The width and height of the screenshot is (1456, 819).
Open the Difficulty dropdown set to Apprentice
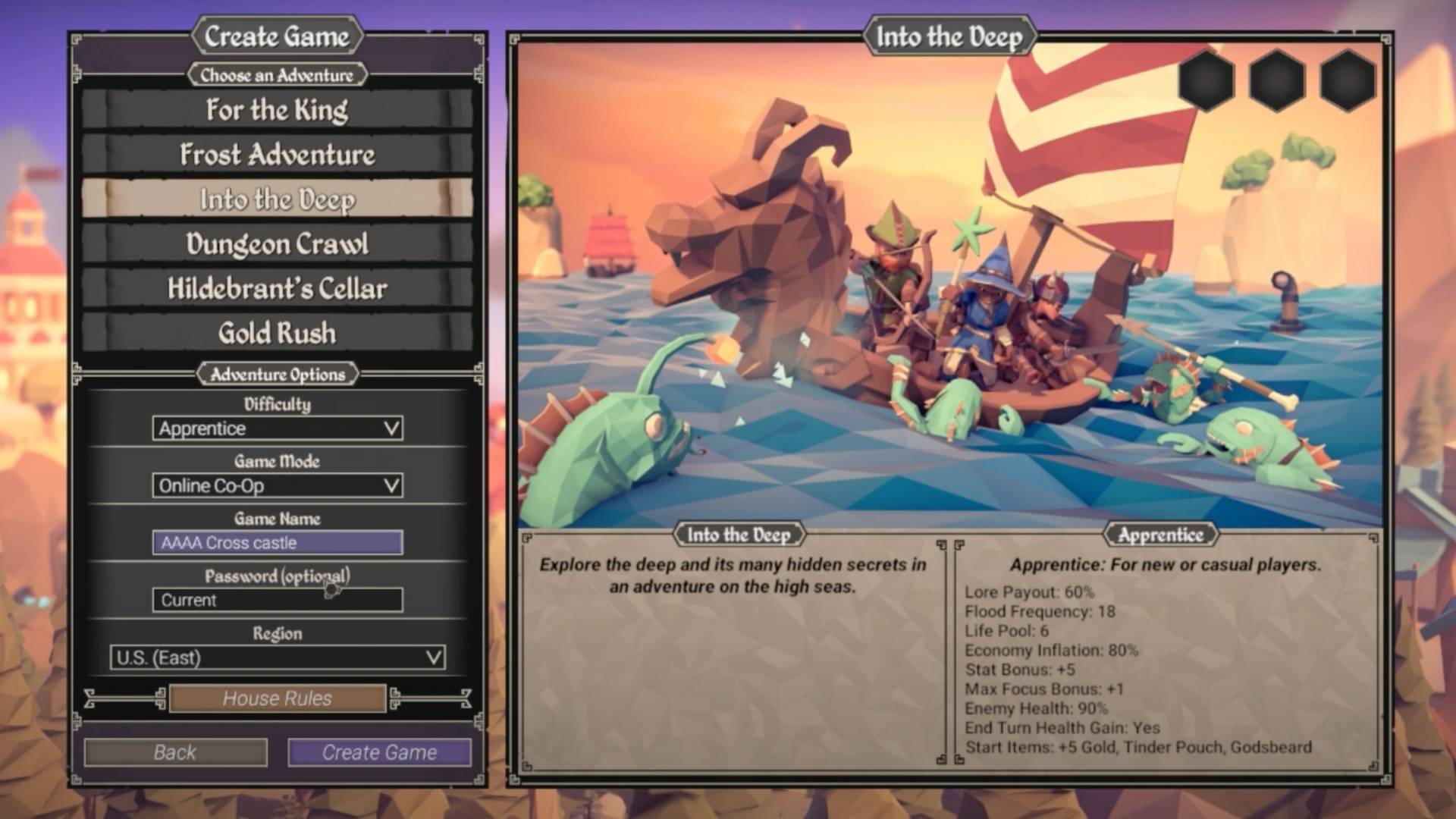[277, 428]
